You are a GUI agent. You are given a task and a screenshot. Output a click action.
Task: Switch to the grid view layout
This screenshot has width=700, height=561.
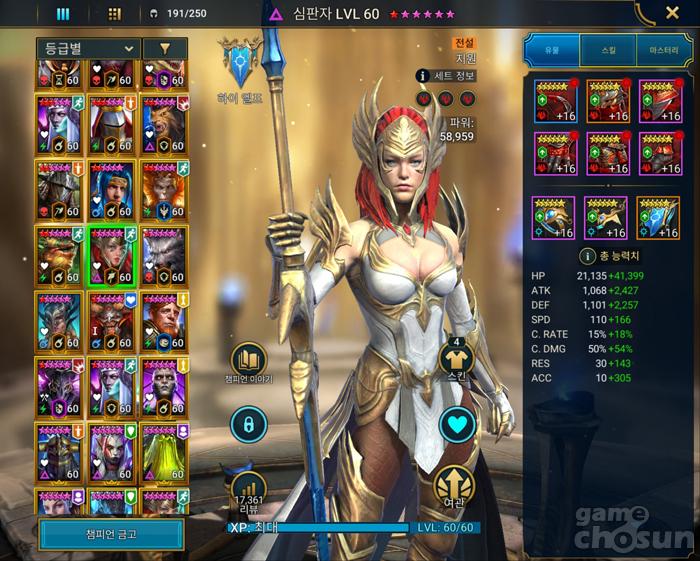point(114,14)
